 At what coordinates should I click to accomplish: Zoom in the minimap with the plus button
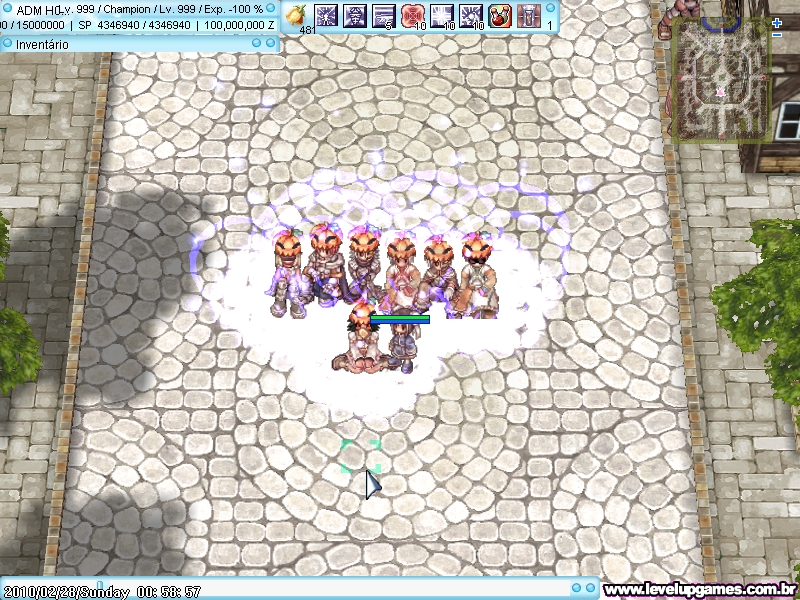tap(777, 22)
